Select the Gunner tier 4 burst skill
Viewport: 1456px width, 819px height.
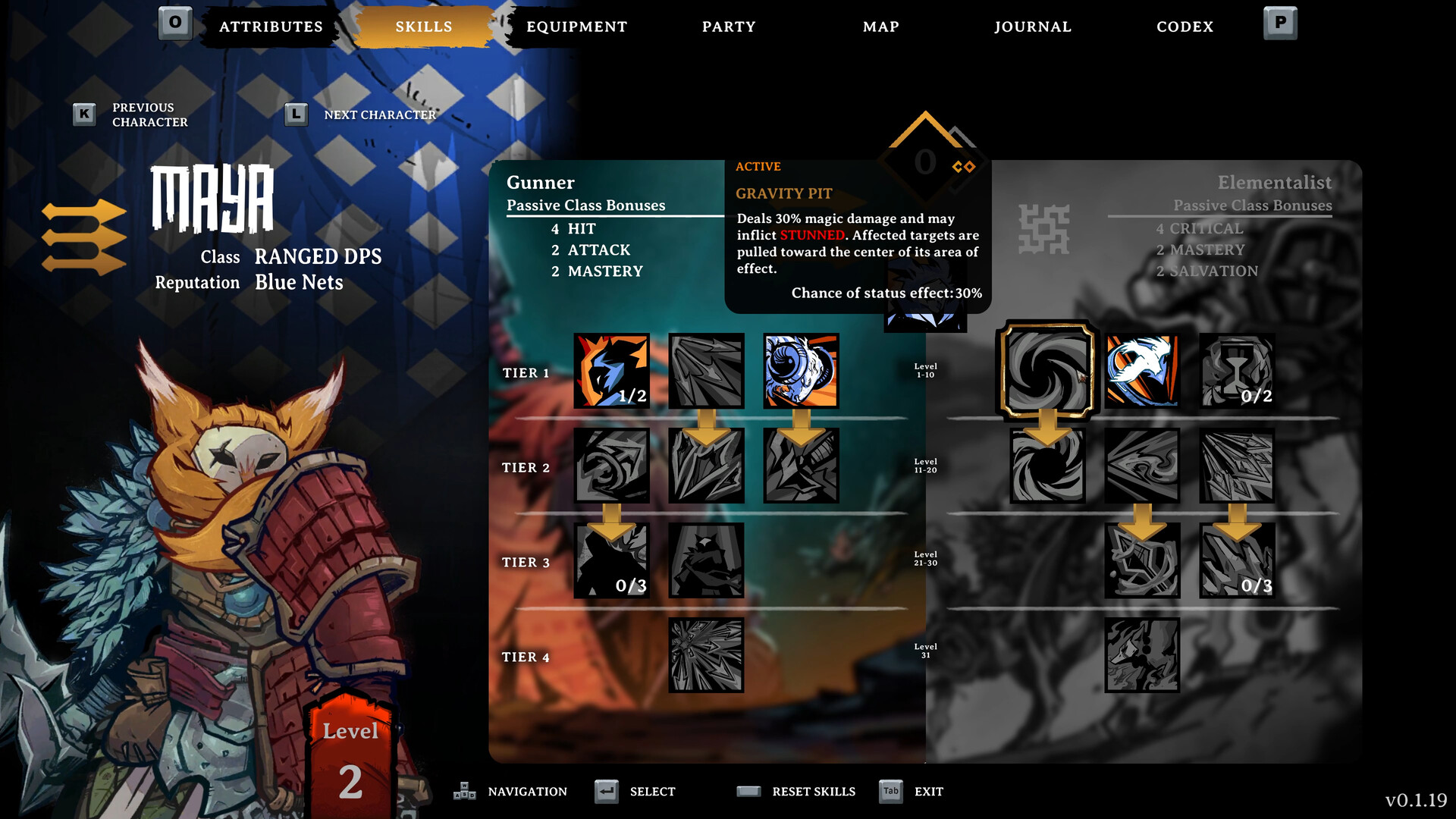point(706,655)
